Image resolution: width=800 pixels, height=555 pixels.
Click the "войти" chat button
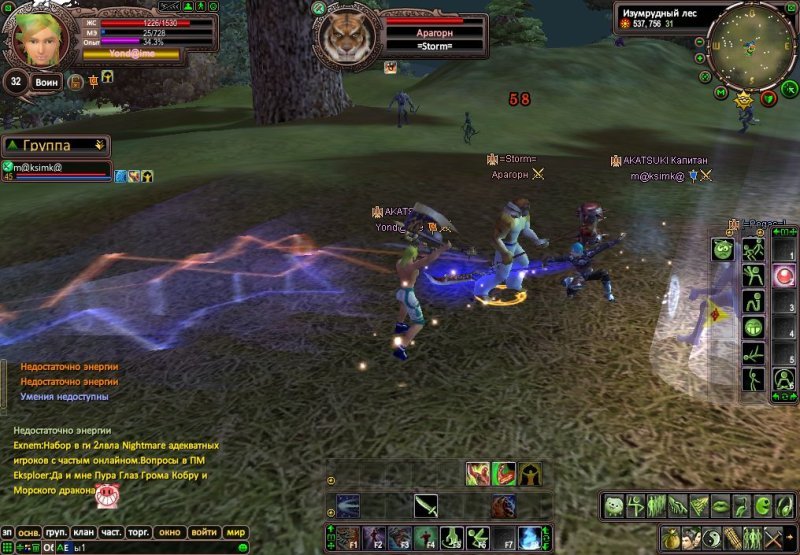point(204,532)
